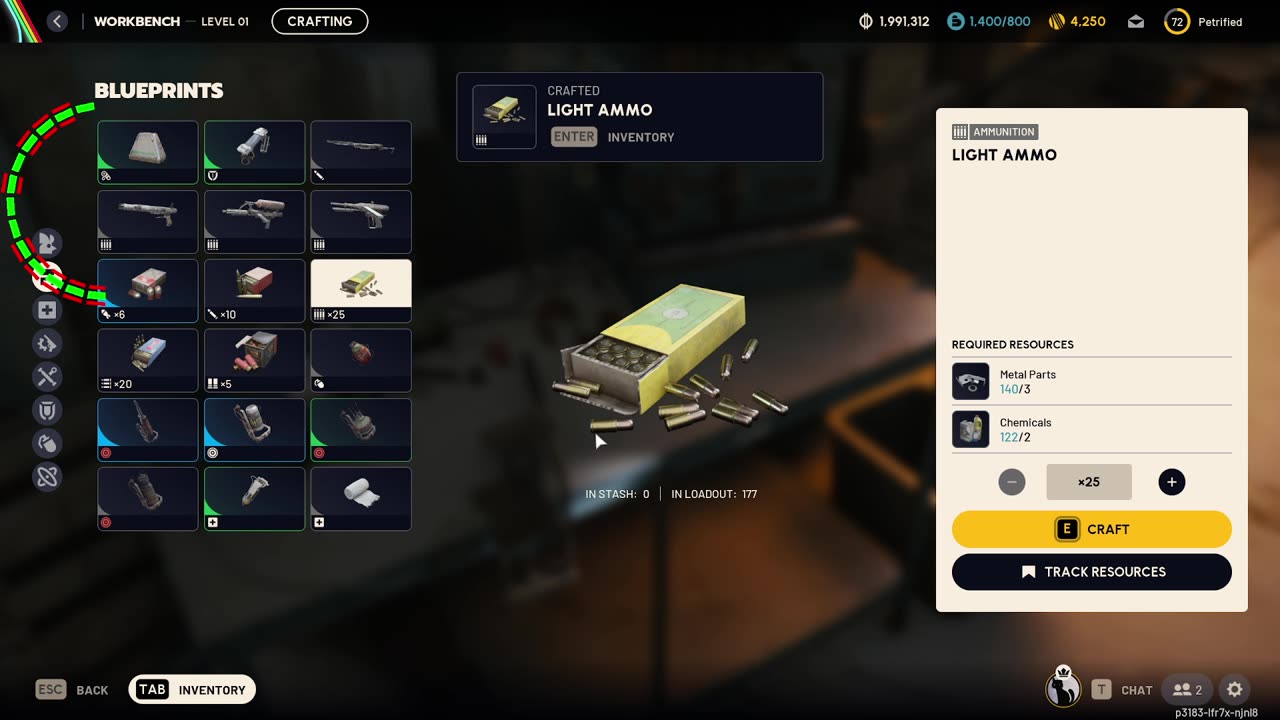Go to crafted Light Ammo in inventory
The image size is (1280, 720).
click(x=574, y=137)
